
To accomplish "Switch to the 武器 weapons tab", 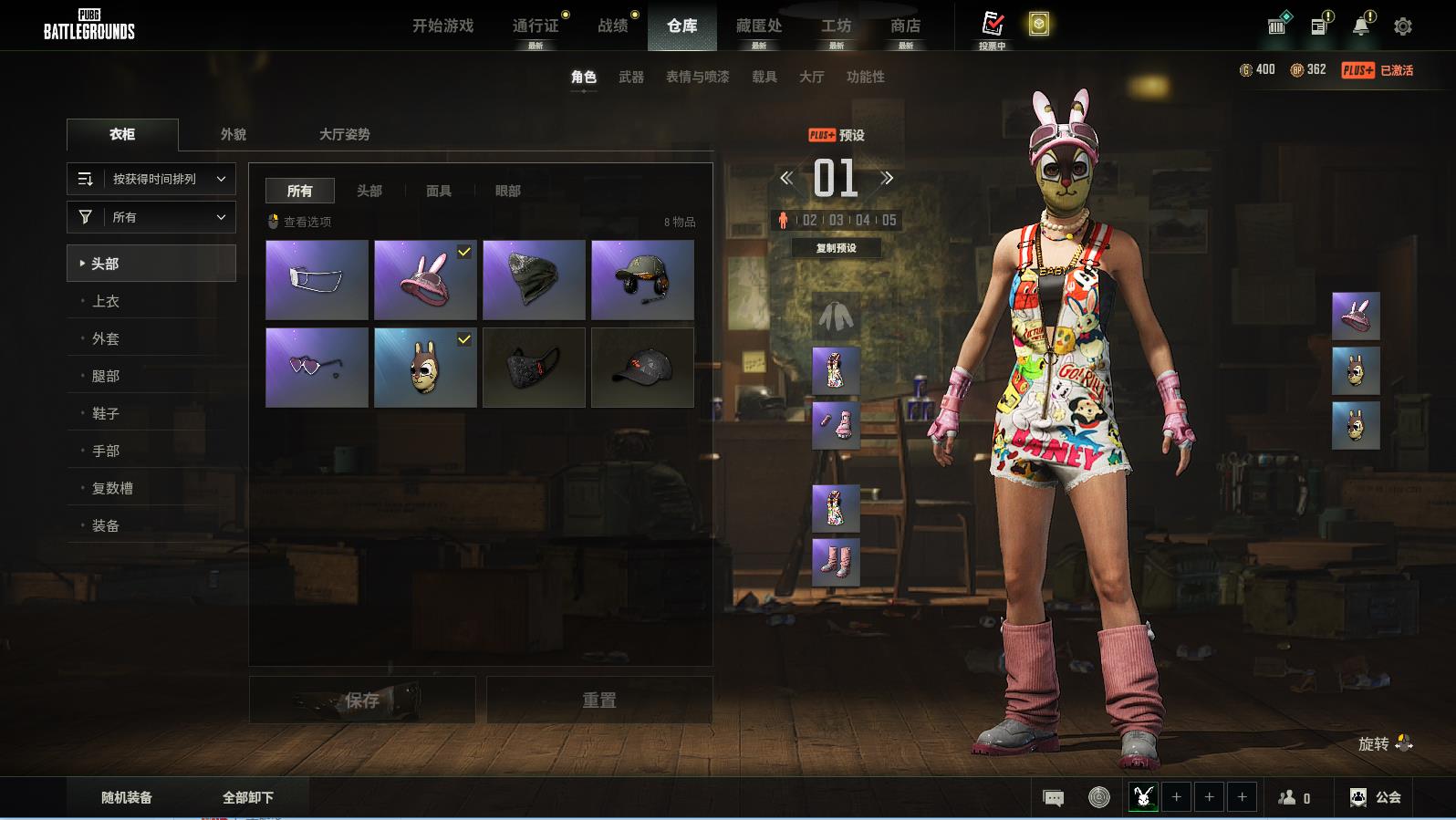I will click(631, 77).
